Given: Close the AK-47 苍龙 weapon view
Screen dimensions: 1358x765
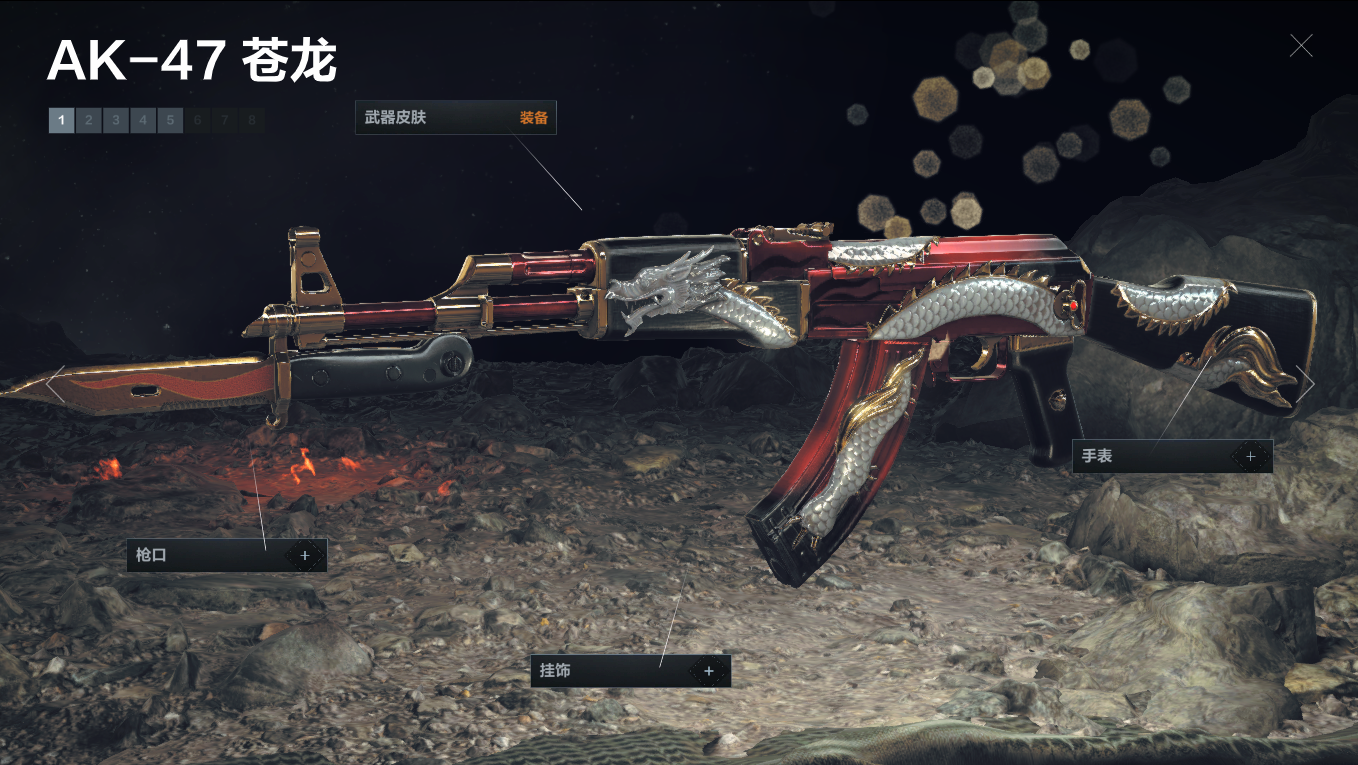Looking at the screenshot, I should click(1300, 45).
